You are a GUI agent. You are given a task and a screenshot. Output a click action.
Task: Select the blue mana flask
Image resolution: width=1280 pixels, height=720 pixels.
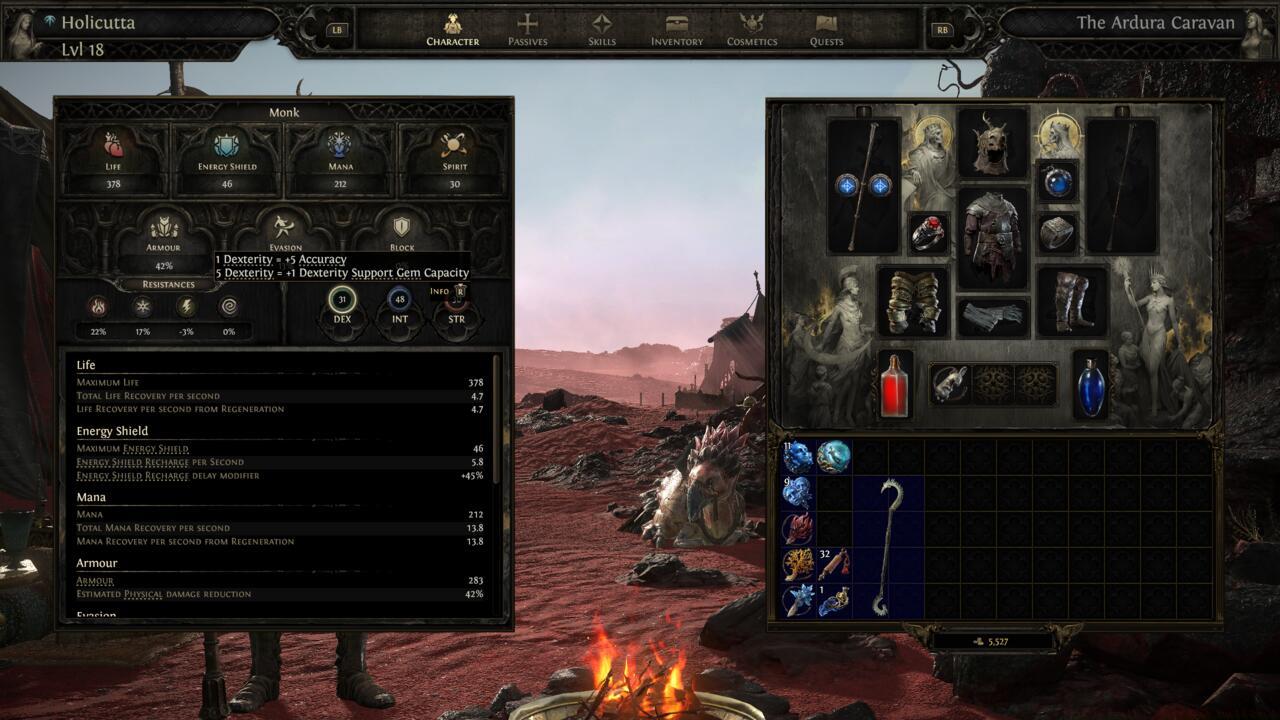pyautogui.click(x=1091, y=384)
